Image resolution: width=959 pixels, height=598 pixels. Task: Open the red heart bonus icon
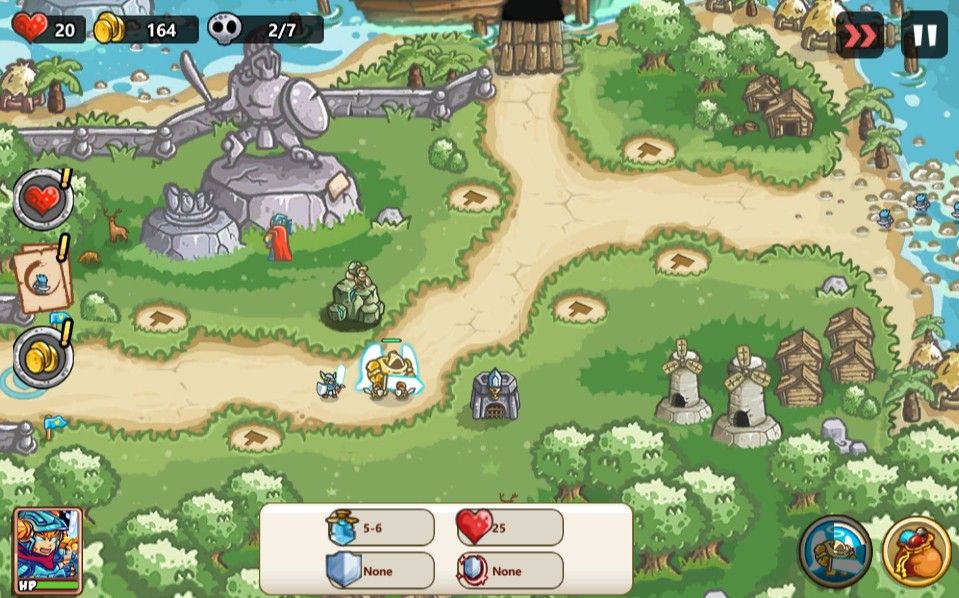(x=42, y=198)
